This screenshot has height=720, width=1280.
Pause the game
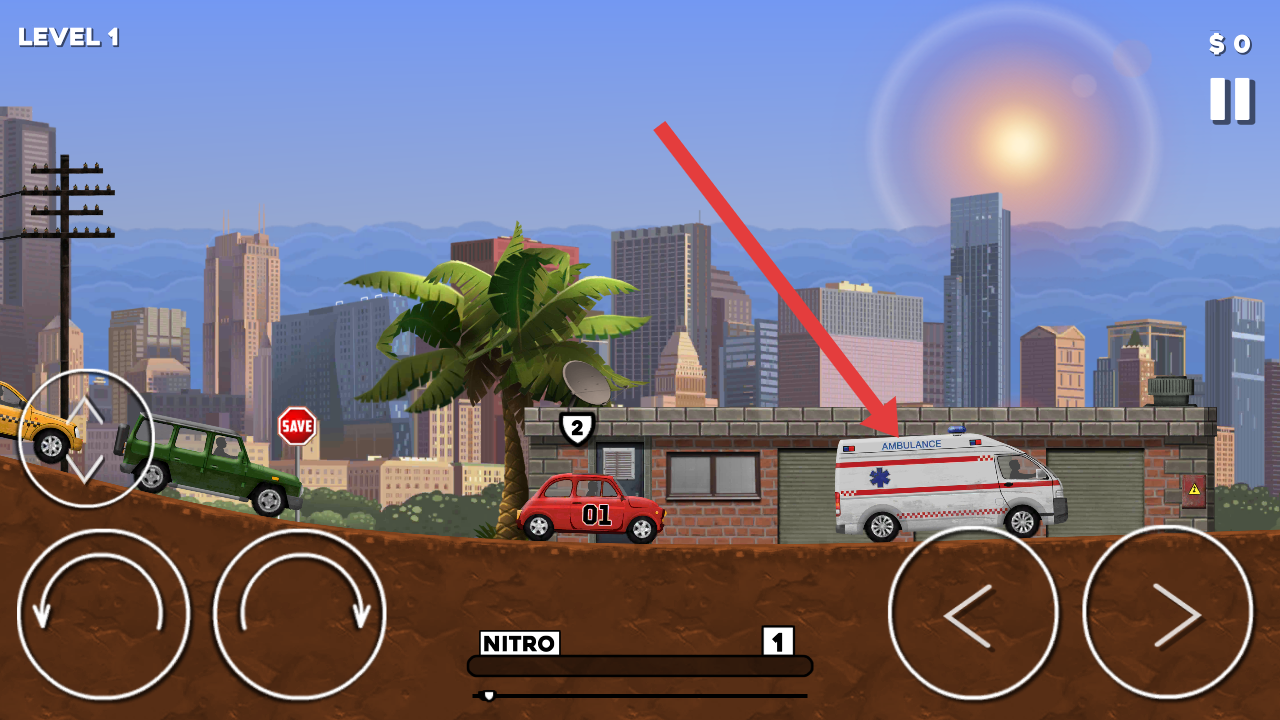(x=1230, y=100)
